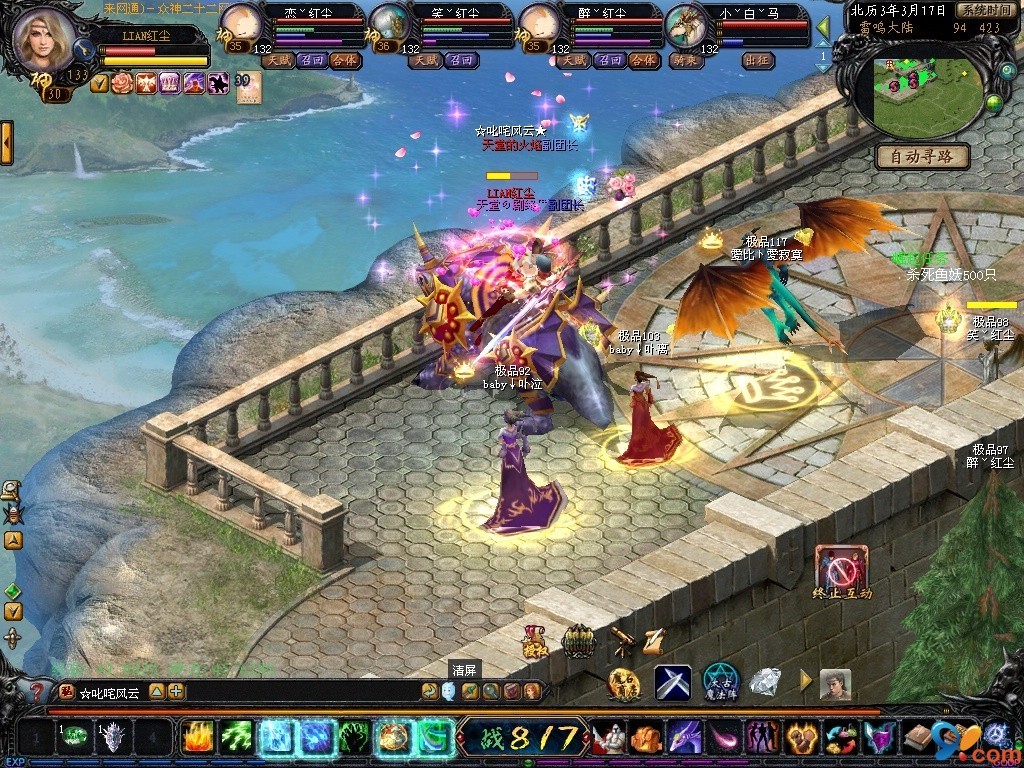Image resolution: width=1024 pixels, height=768 pixels.
Task: Click the 骑乘 mount ride button
Action: (x=682, y=60)
